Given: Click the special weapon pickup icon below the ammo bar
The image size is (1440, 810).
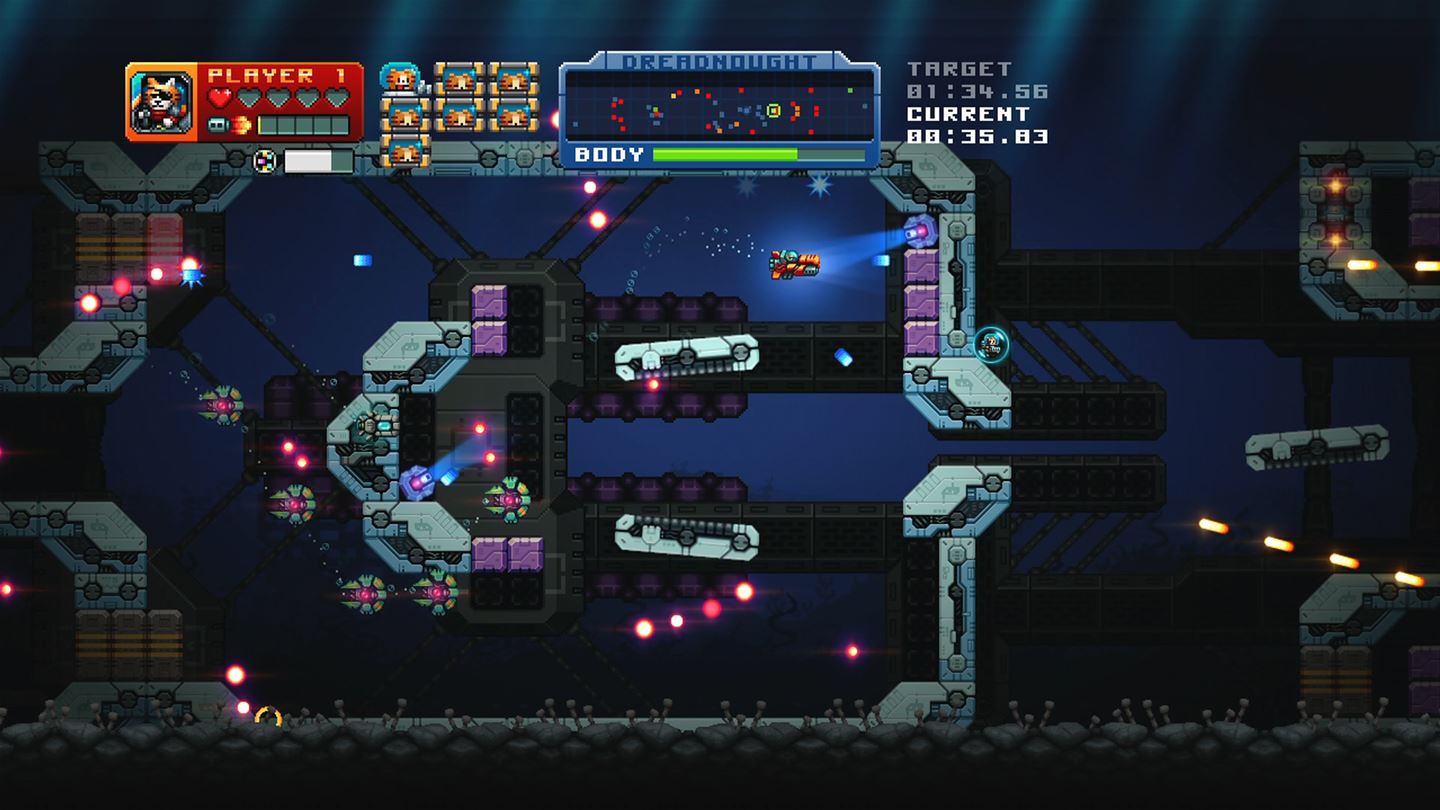Looking at the screenshot, I should (265, 160).
